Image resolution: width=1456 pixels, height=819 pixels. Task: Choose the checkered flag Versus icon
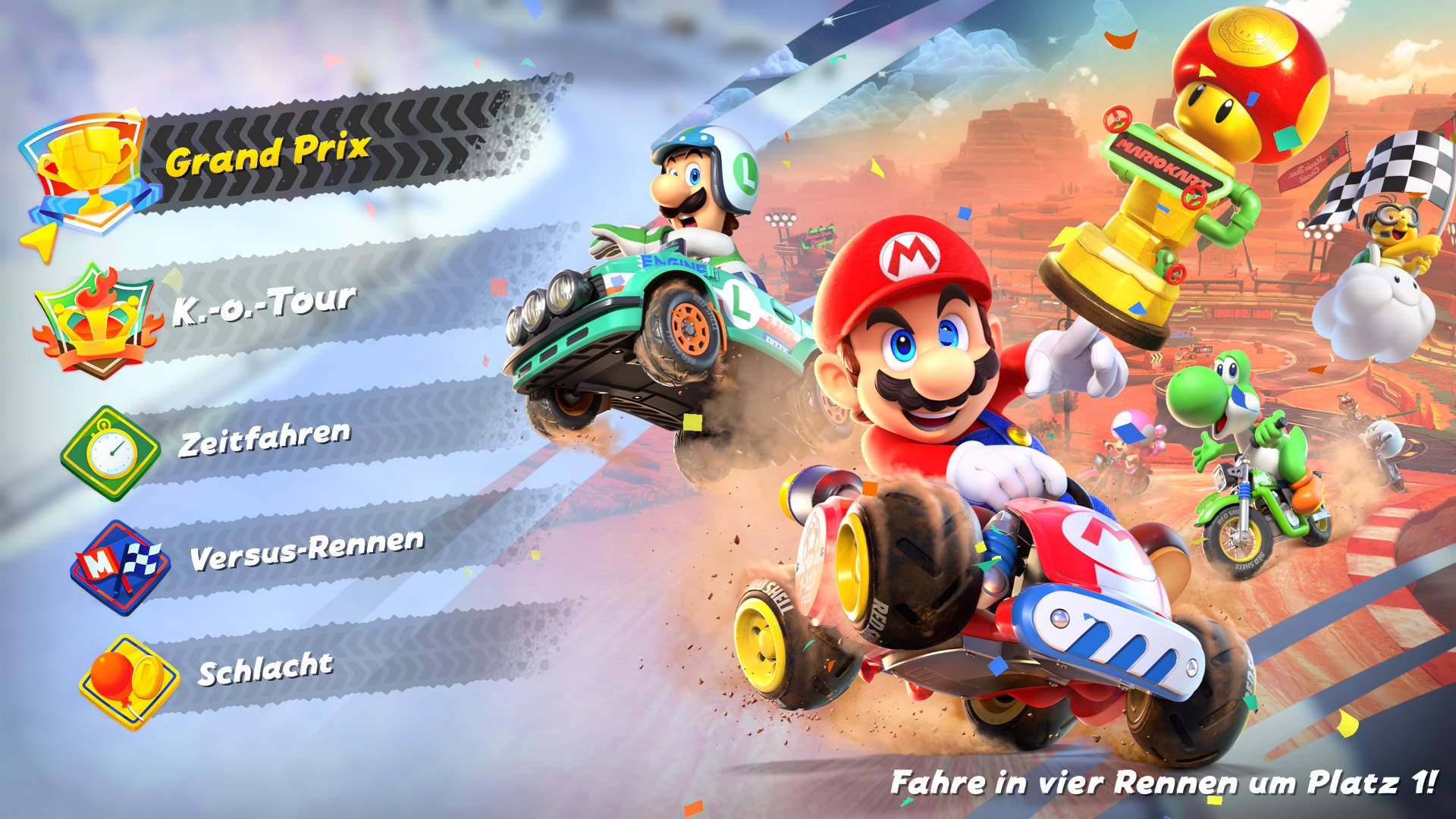pyautogui.click(x=121, y=567)
